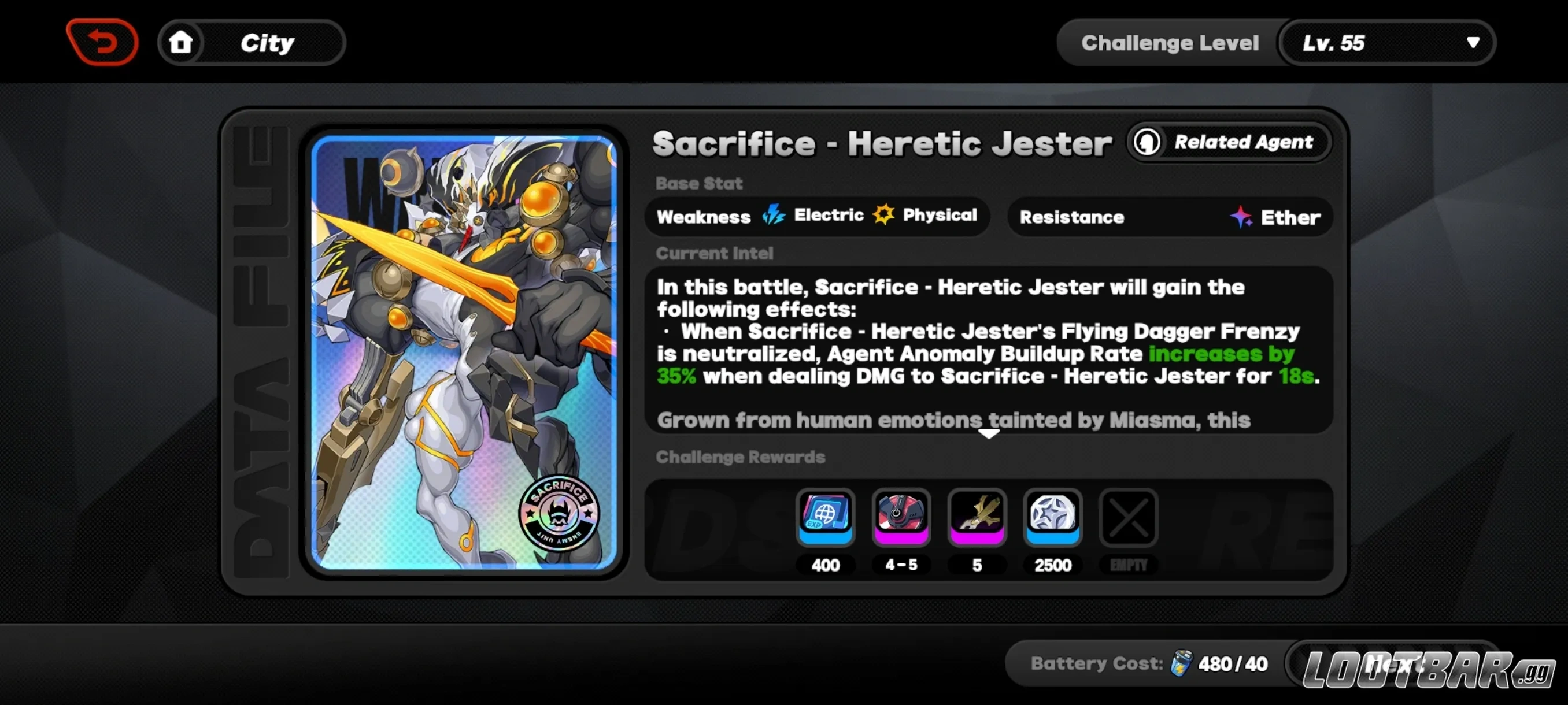Select the EXP data reward icon
This screenshot has width=1568, height=705.
(x=826, y=518)
